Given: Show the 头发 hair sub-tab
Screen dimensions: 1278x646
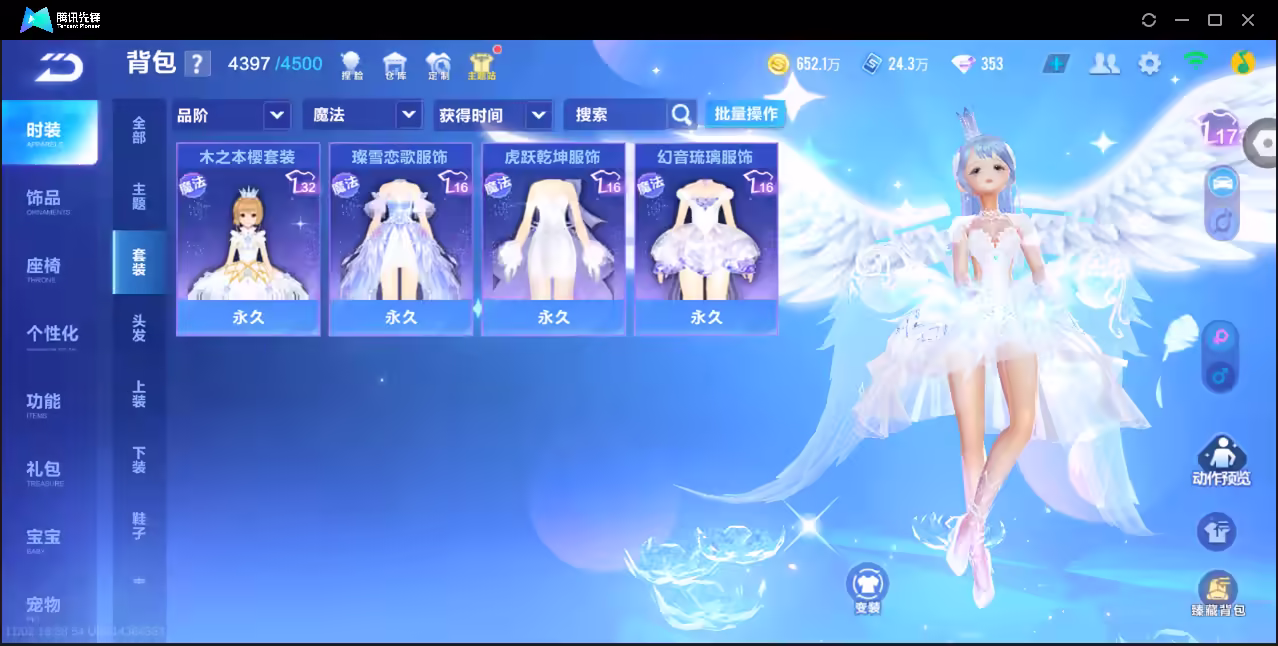Looking at the screenshot, I should point(139,328).
